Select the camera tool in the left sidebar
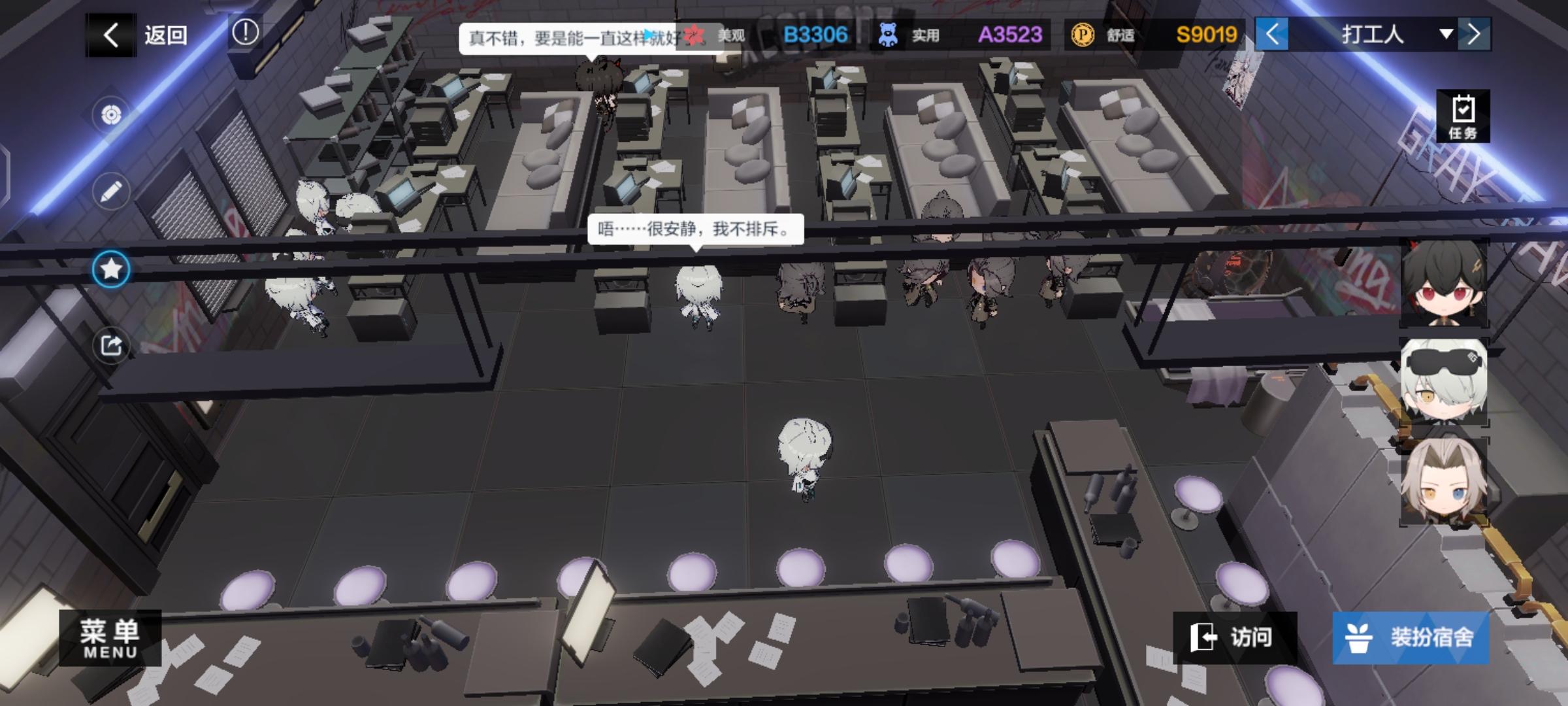 (x=111, y=112)
